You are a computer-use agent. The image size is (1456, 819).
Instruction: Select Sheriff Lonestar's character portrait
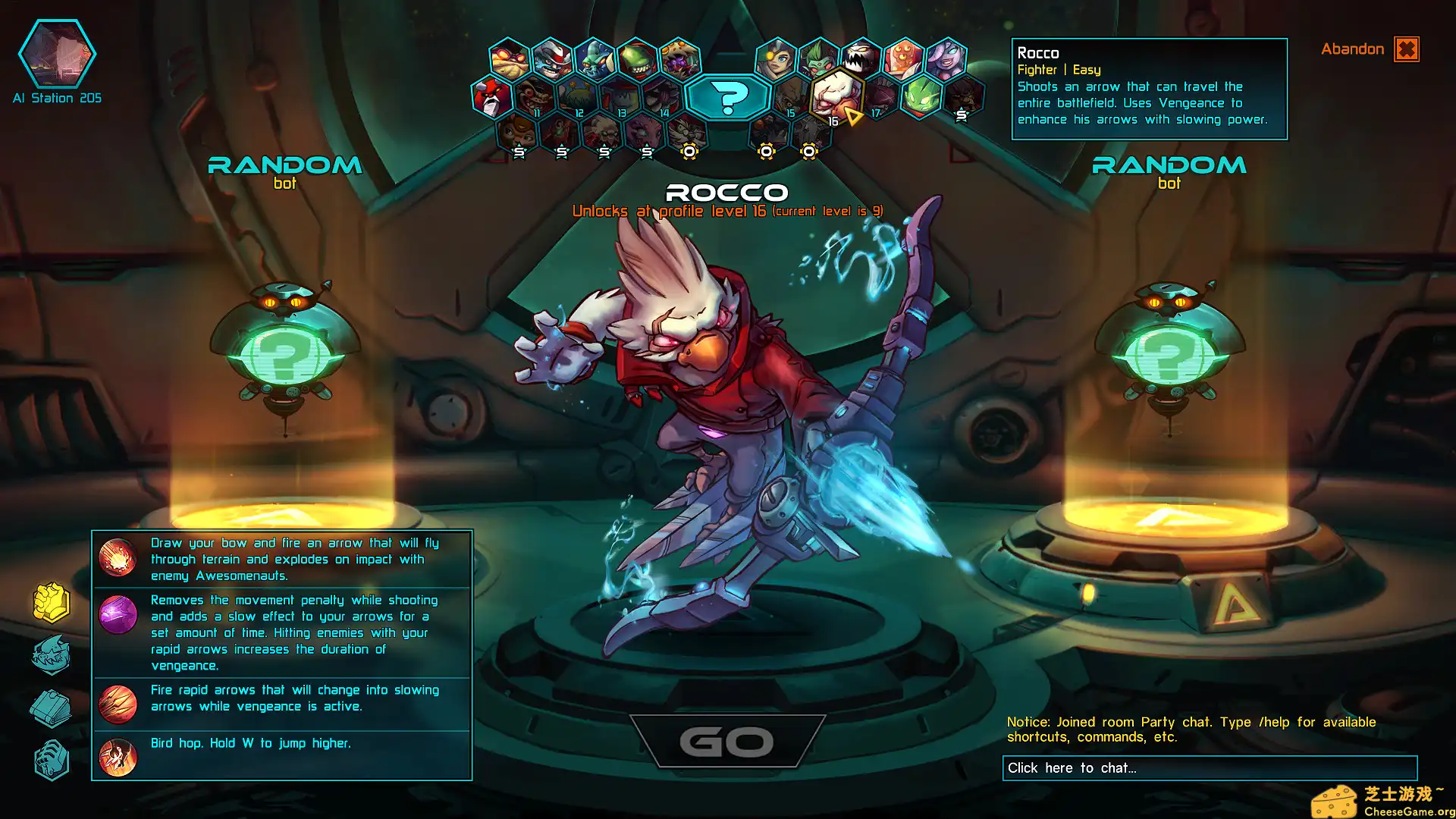pyautogui.click(x=551, y=60)
